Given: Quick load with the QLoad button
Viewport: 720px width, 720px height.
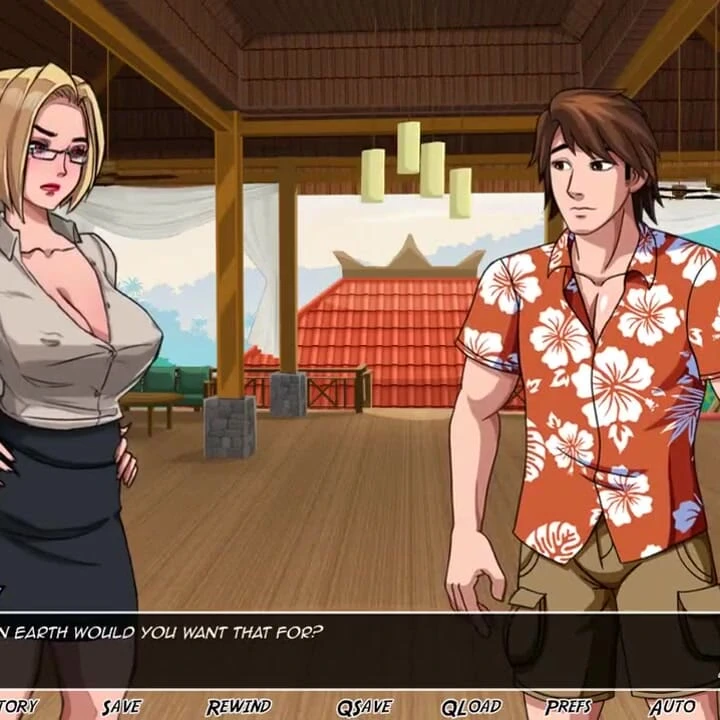Looking at the screenshot, I should pyautogui.click(x=470, y=706).
